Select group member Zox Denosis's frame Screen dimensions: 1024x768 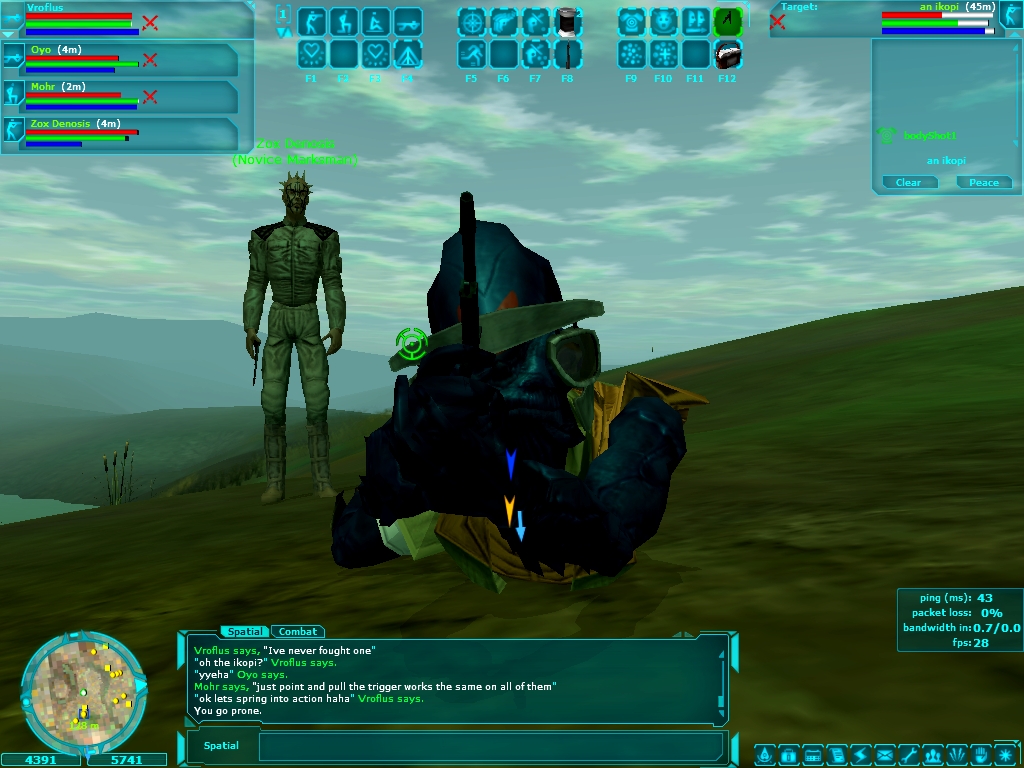pyautogui.click(x=120, y=134)
